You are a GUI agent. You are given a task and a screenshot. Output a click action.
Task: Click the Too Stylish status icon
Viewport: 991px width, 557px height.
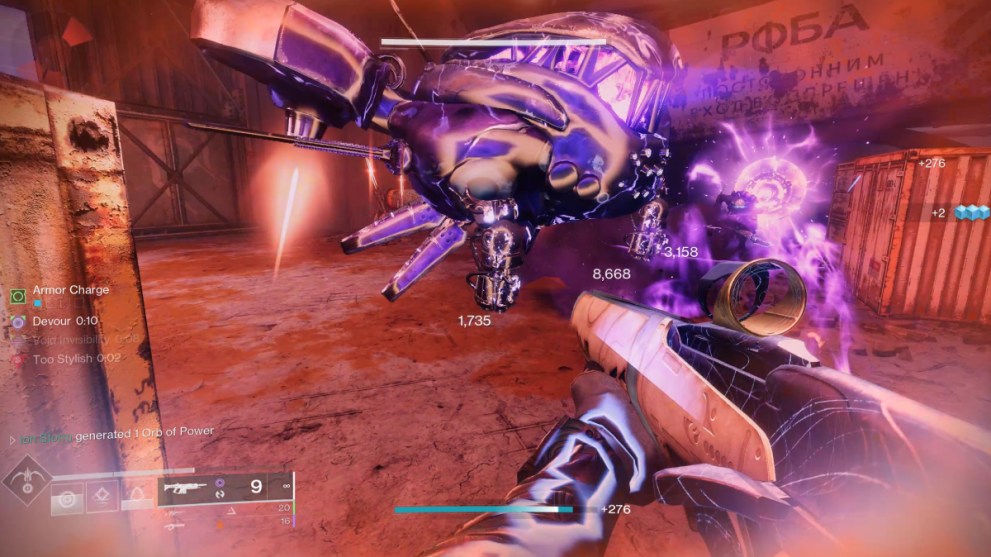point(18,358)
